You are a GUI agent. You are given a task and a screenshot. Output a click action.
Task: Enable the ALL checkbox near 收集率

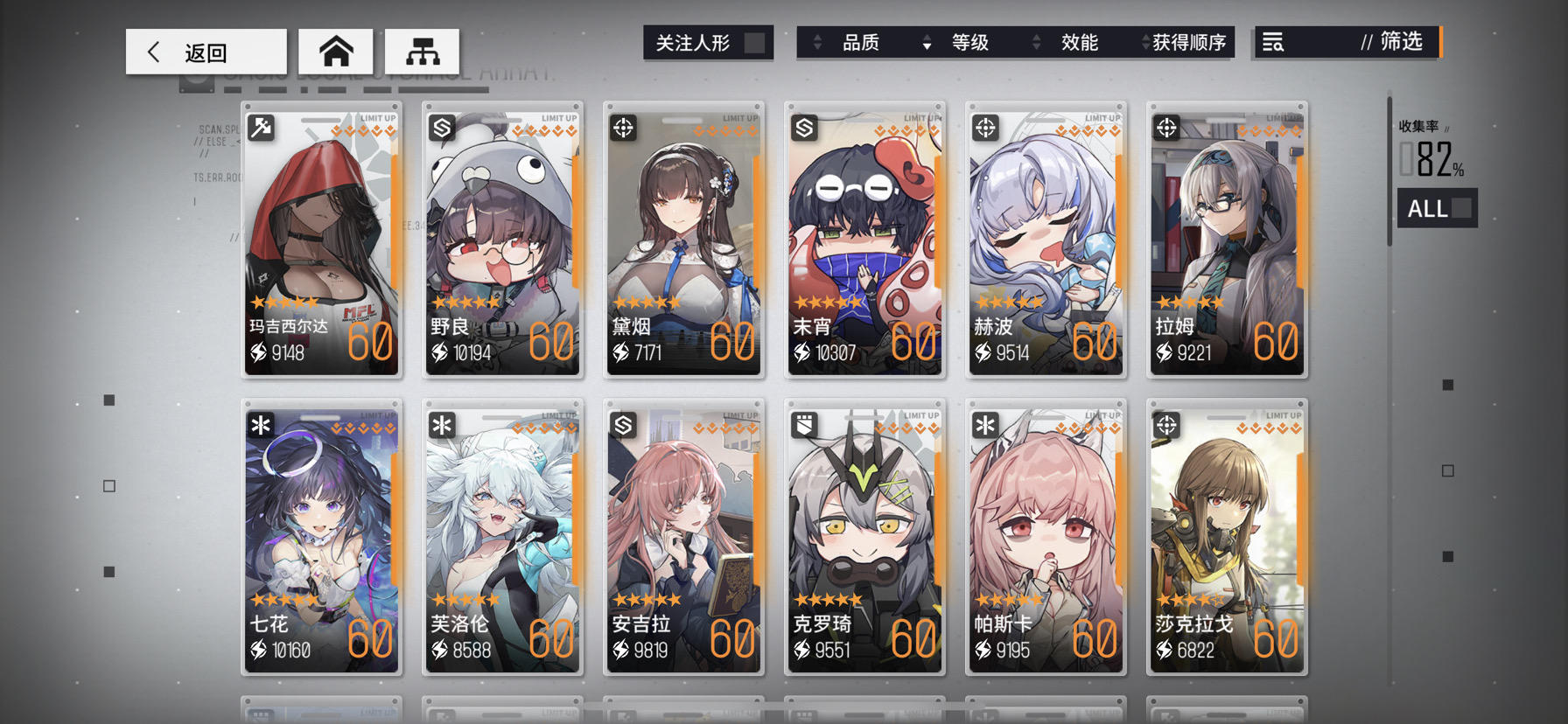(1459, 209)
